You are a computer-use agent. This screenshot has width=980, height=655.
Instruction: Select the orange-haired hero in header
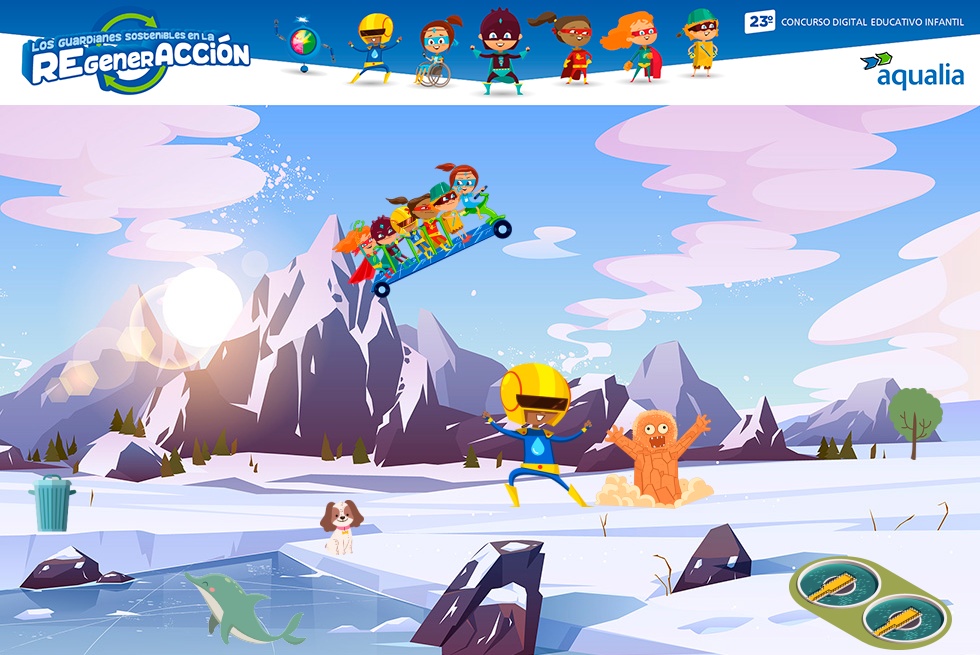pos(635,47)
